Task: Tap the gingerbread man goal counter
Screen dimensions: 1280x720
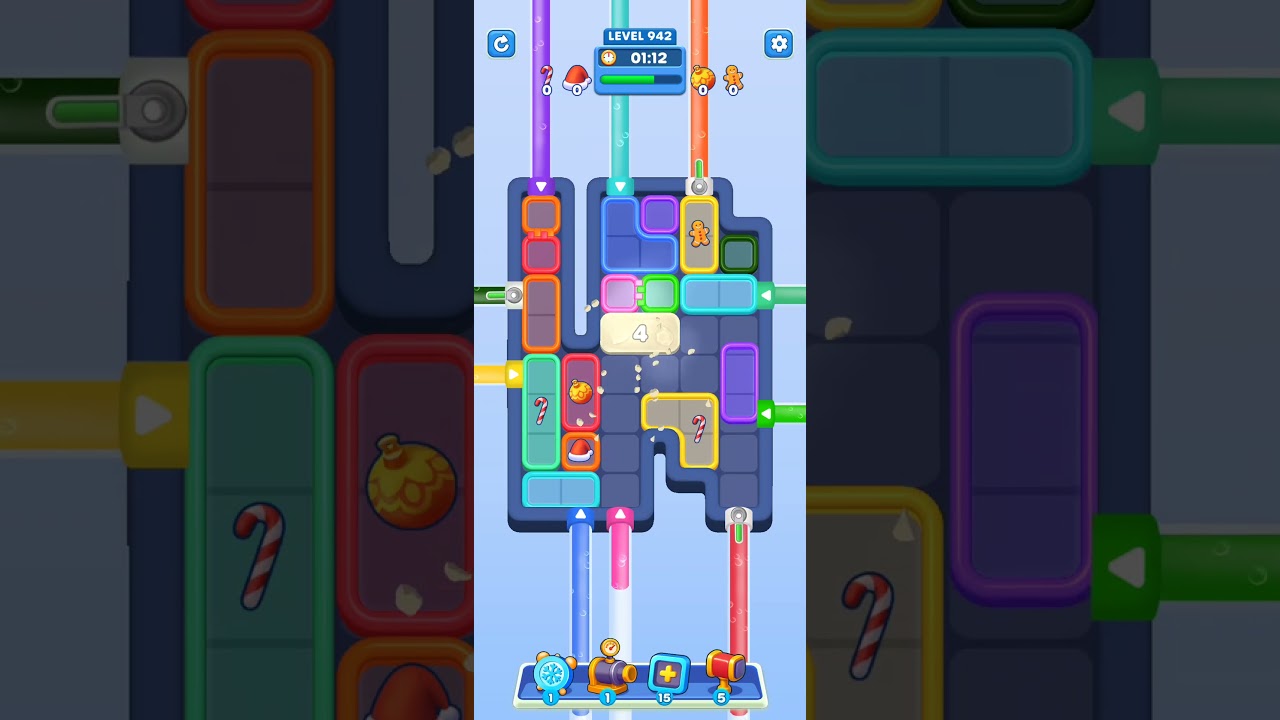Action: [x=732, y=82]
